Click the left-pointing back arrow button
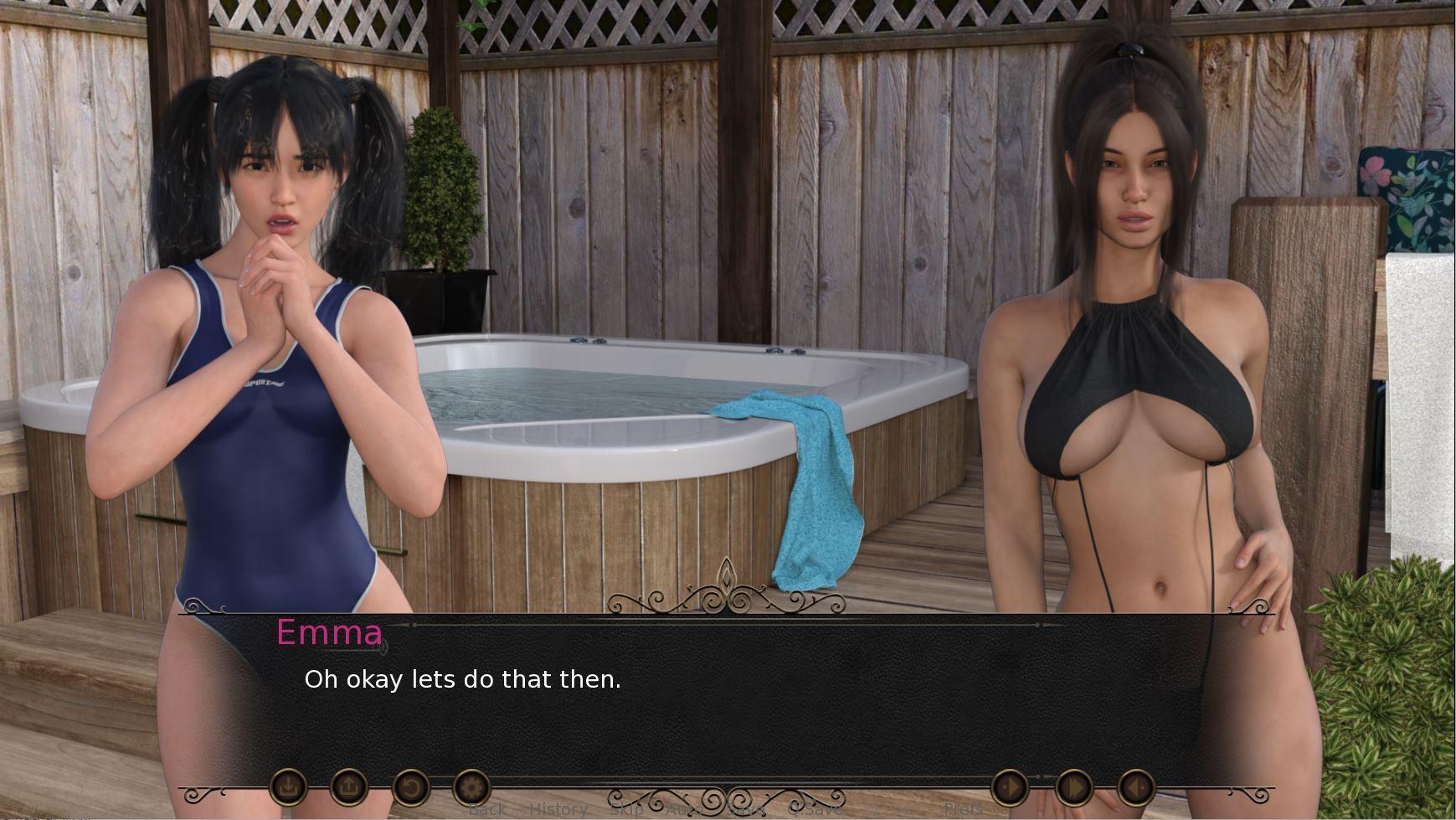The image size is (1456, 820). pos(1136,787)
